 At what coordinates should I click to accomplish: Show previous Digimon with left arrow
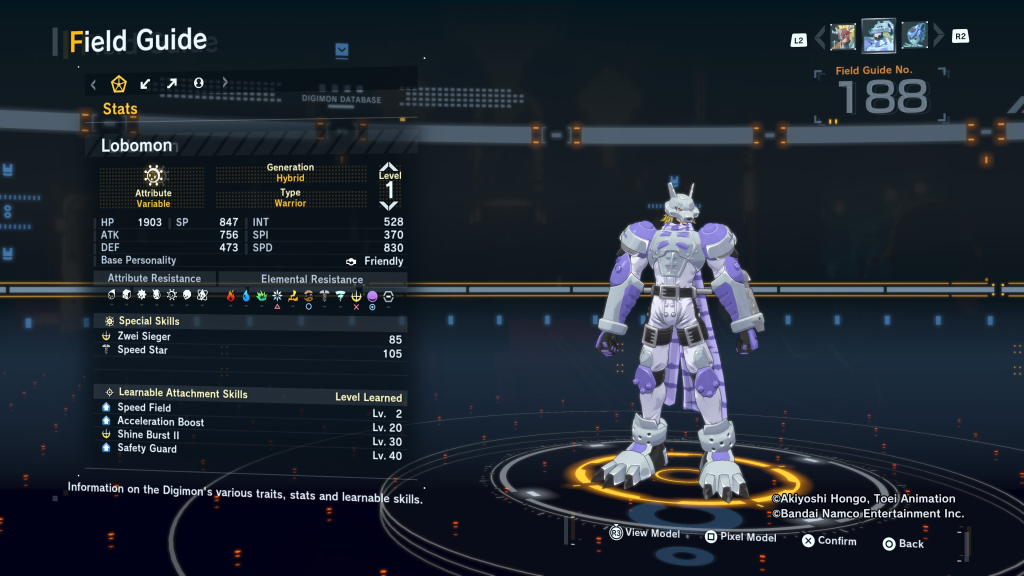820,38
